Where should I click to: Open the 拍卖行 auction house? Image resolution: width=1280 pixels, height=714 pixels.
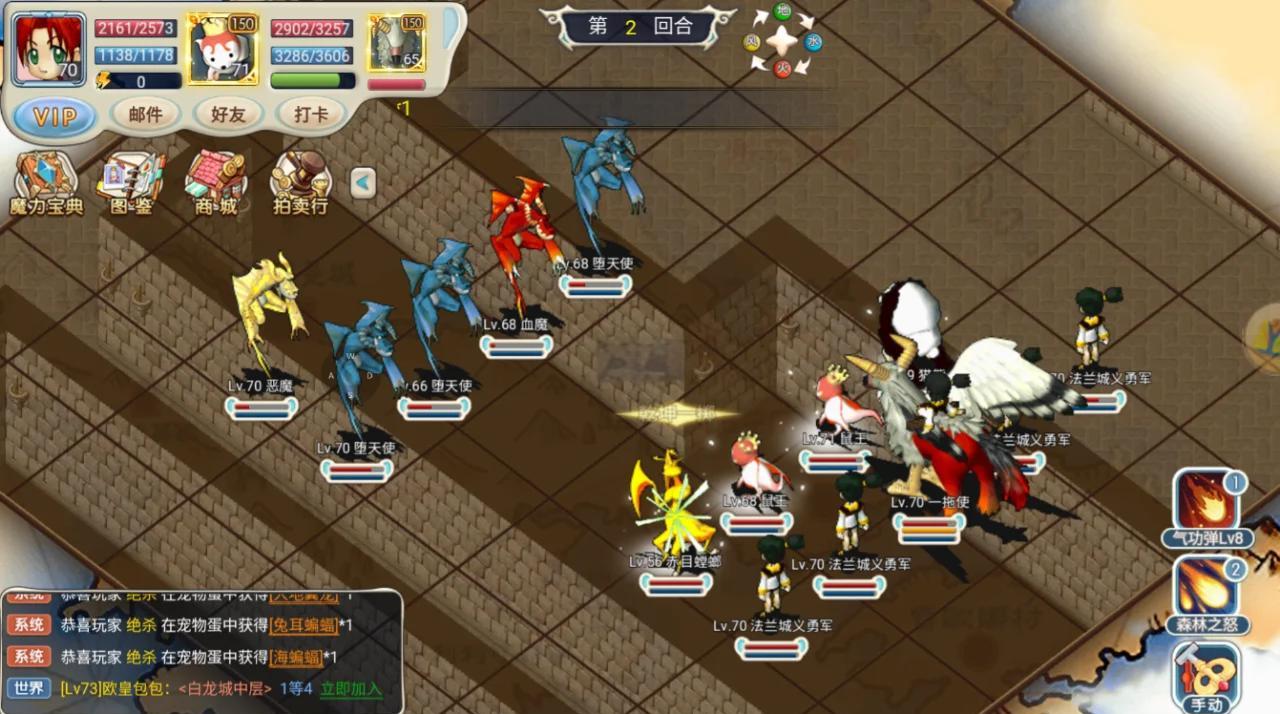[x=301, y=184]
